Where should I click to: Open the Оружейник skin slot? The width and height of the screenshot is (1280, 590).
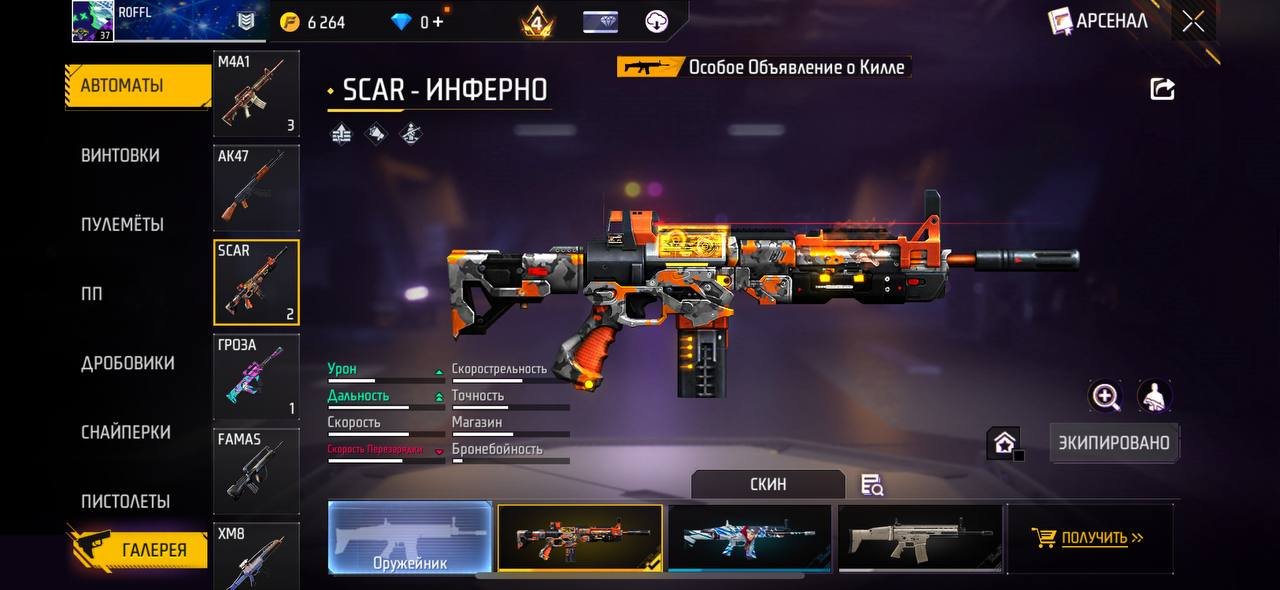[x=410, y=538]
